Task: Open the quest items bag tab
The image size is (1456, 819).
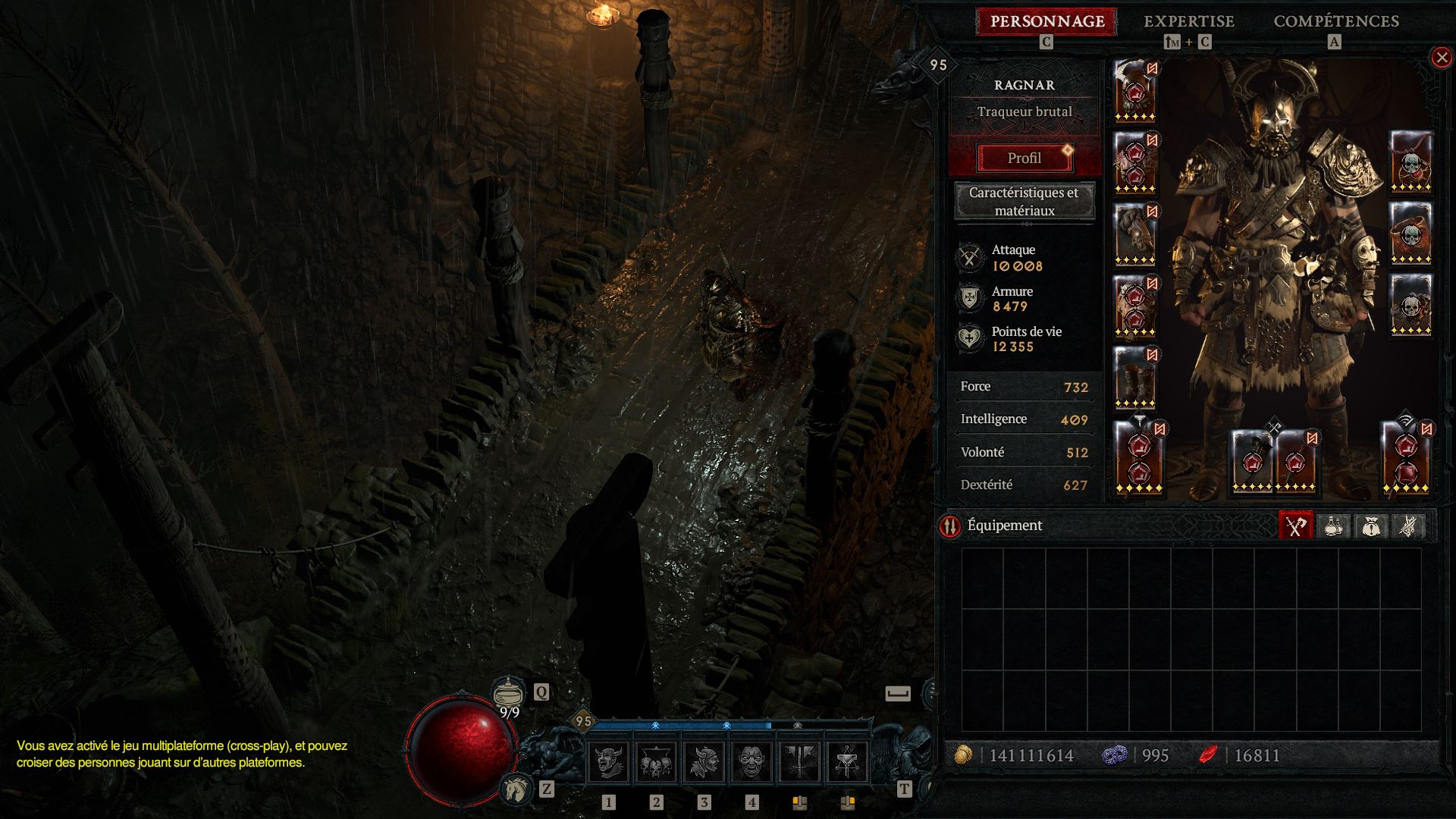Action: (x=1370, y=526)
